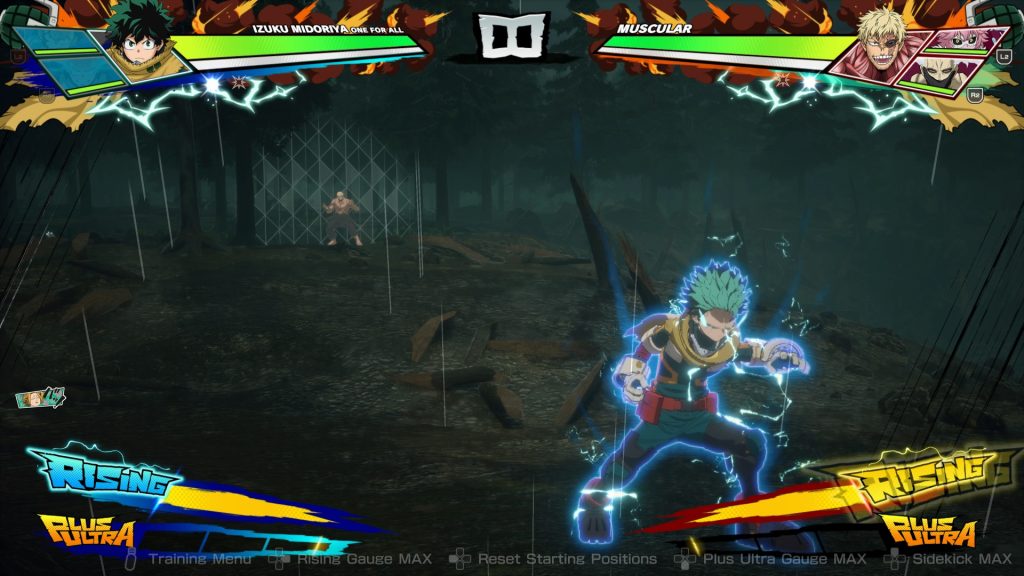Open the Training Menu option
1024x576 pixels.
[199, 559]
